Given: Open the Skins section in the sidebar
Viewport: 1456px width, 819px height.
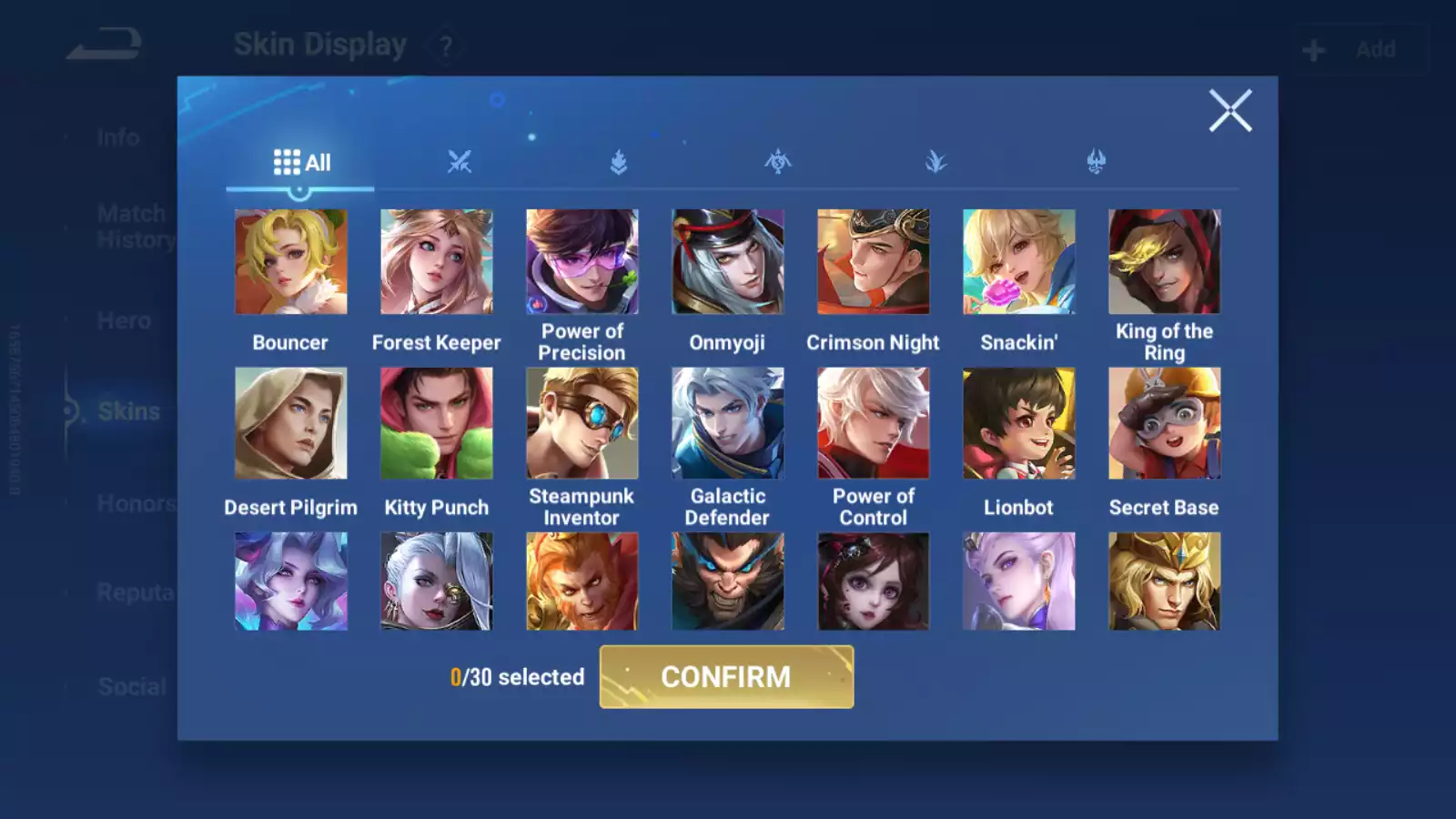Looking at the screenshot, I should (x=127, y=411).
